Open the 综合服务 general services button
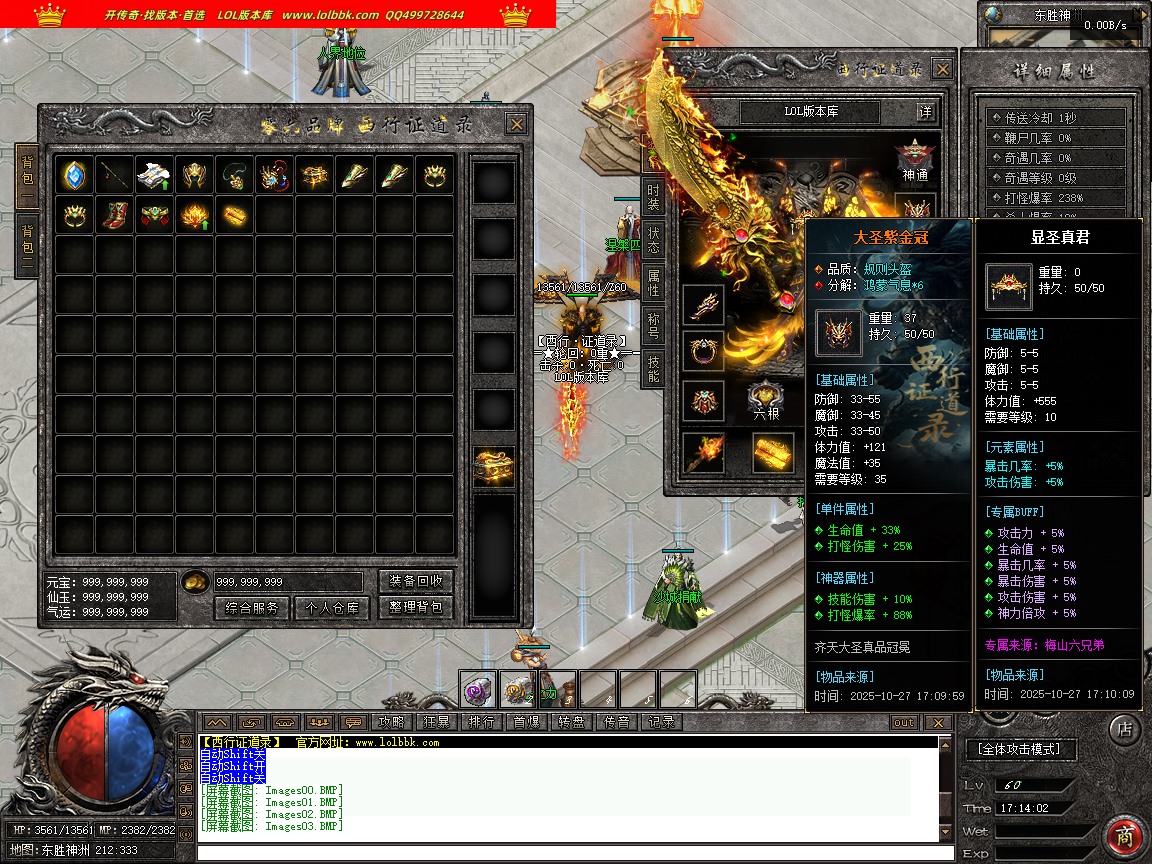Viewport: 1152px width, 864px height. (x=251, y=608)
